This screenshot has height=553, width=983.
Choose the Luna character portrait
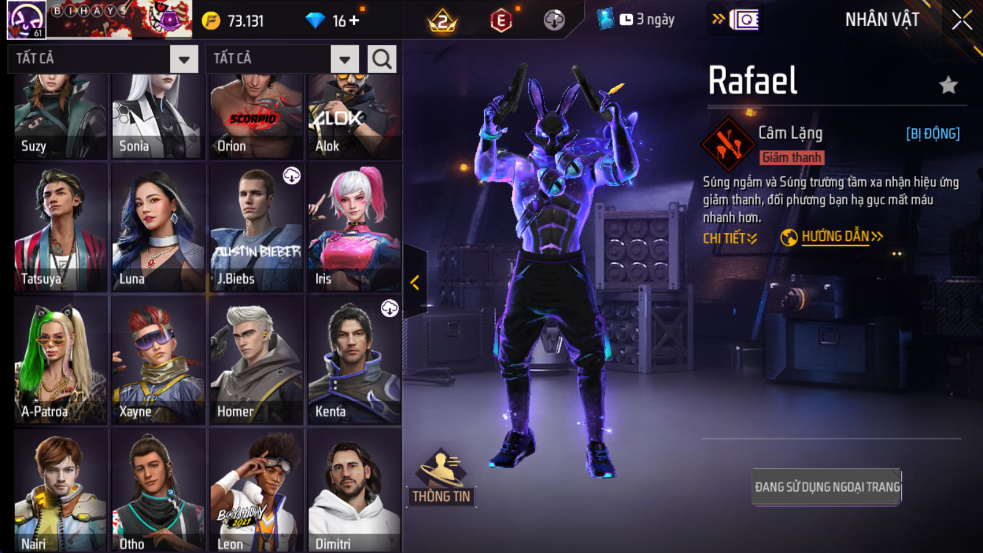(159, 228)
